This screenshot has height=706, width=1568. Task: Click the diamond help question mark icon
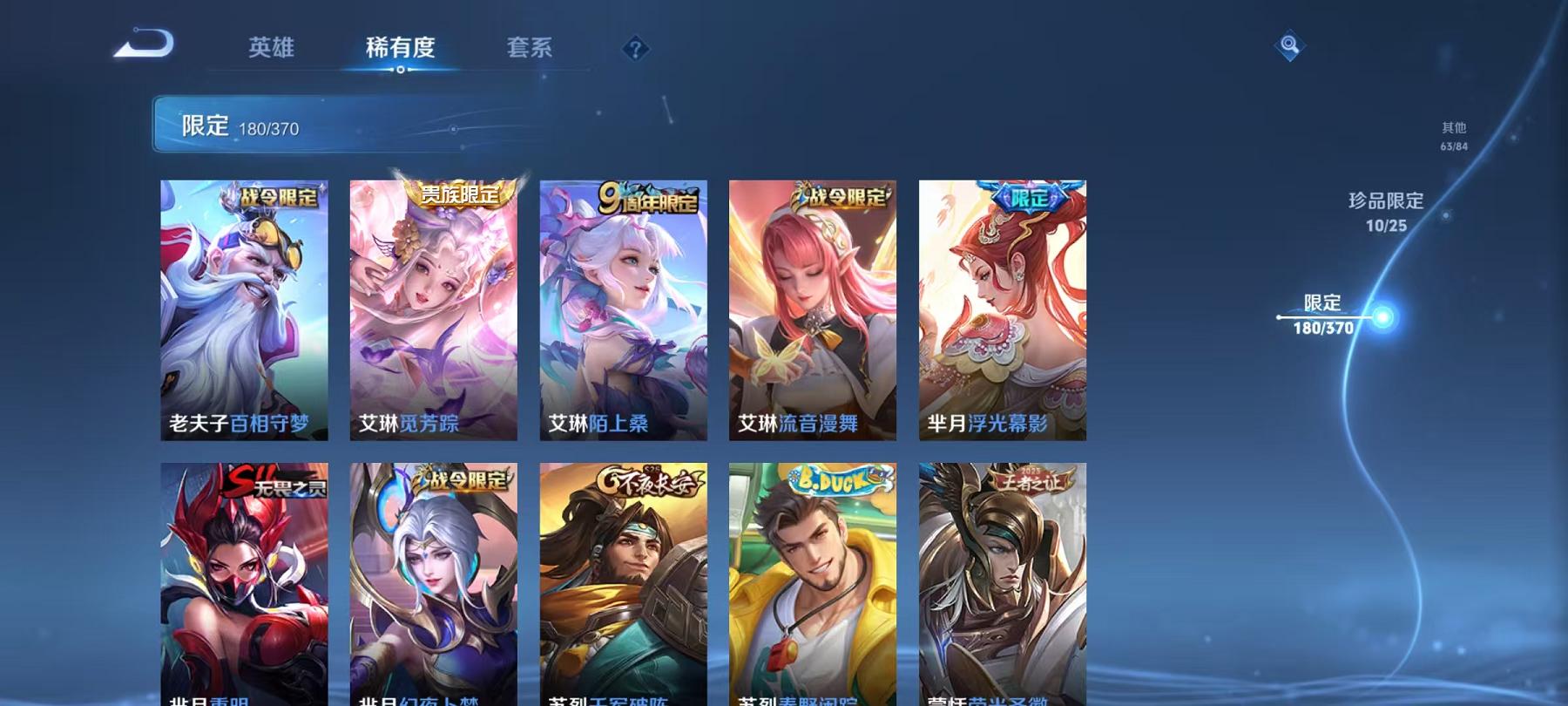pyautogui.click(x=635, y=49)
